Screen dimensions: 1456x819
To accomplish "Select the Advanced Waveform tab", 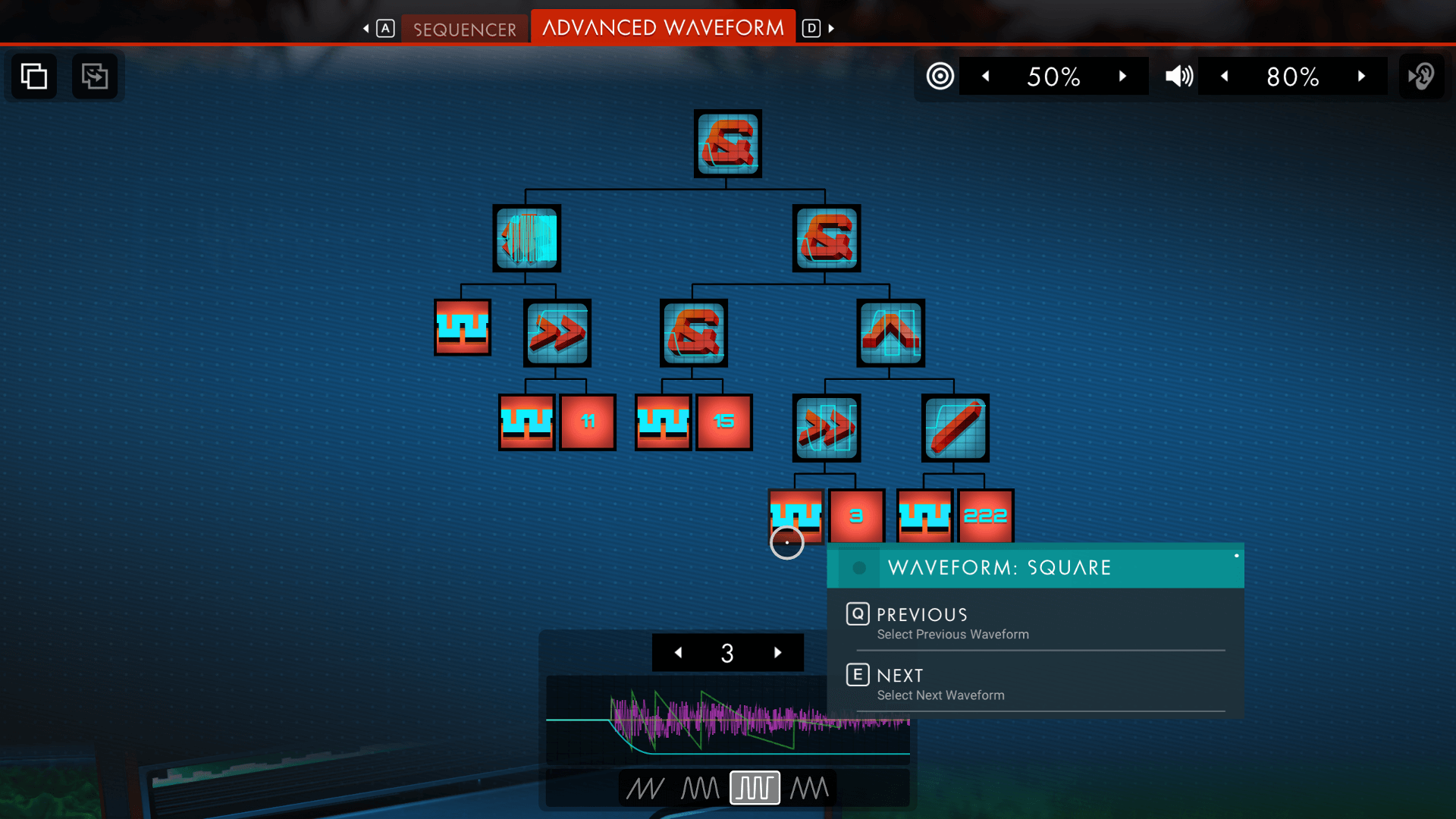I will [x=663, y=27].
